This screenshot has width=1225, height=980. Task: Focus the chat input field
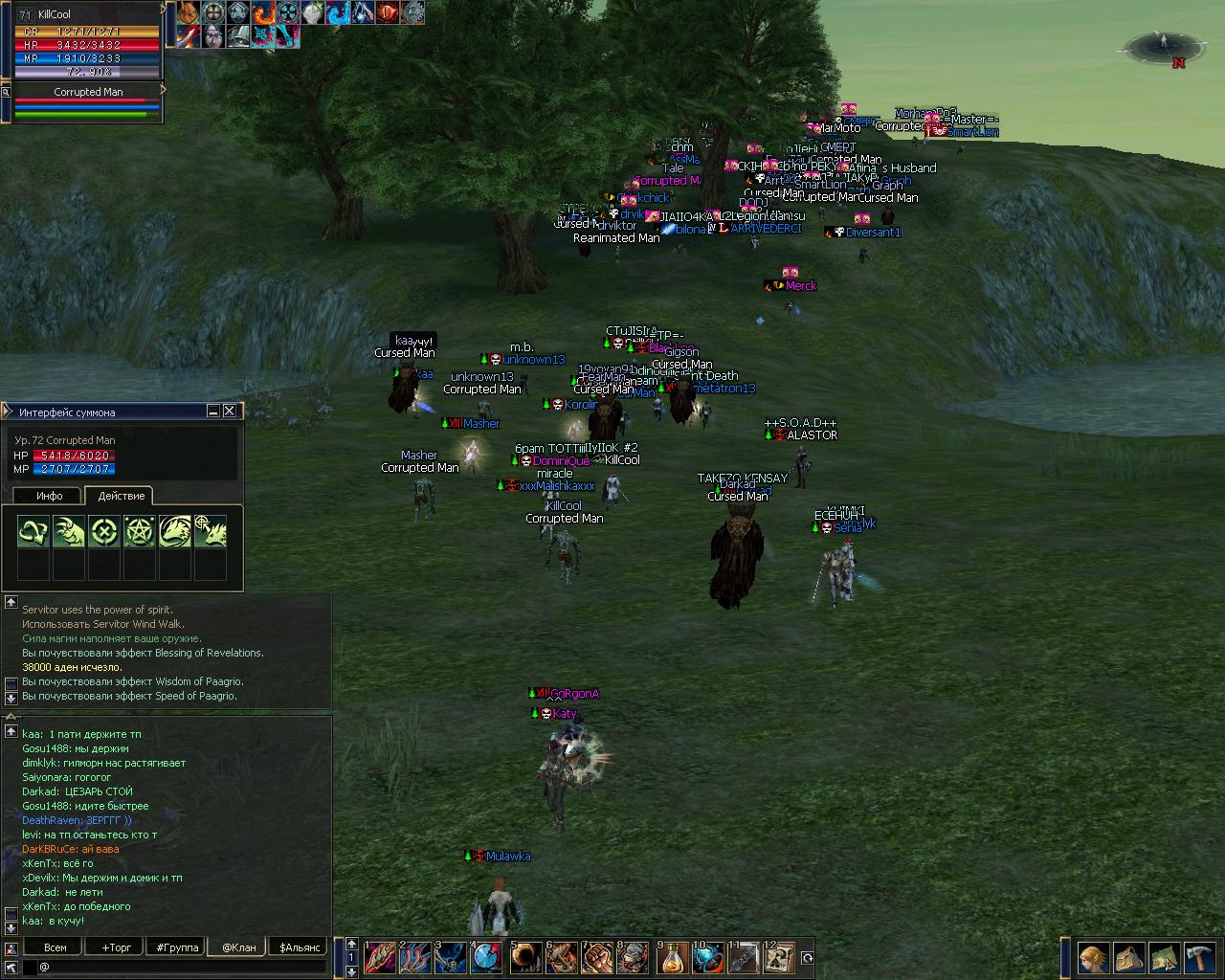(x=182, y=967)
